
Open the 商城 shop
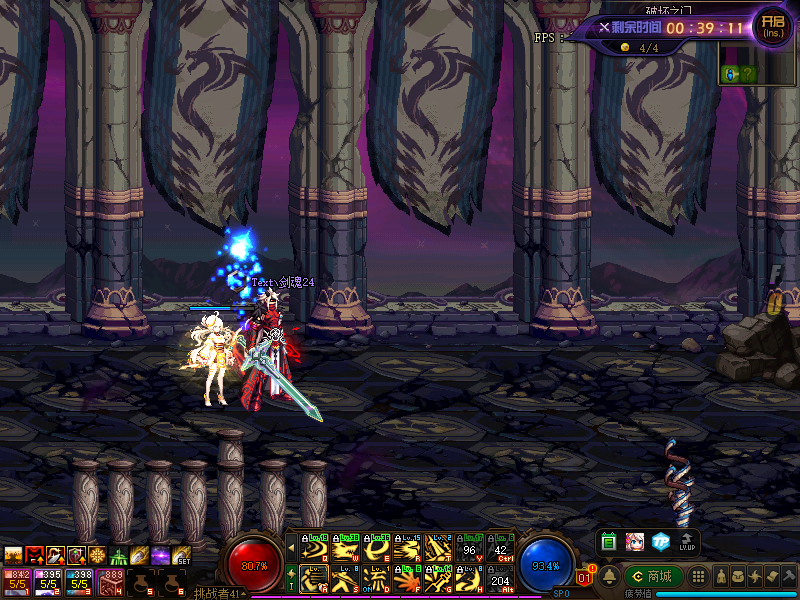[654, 576]
